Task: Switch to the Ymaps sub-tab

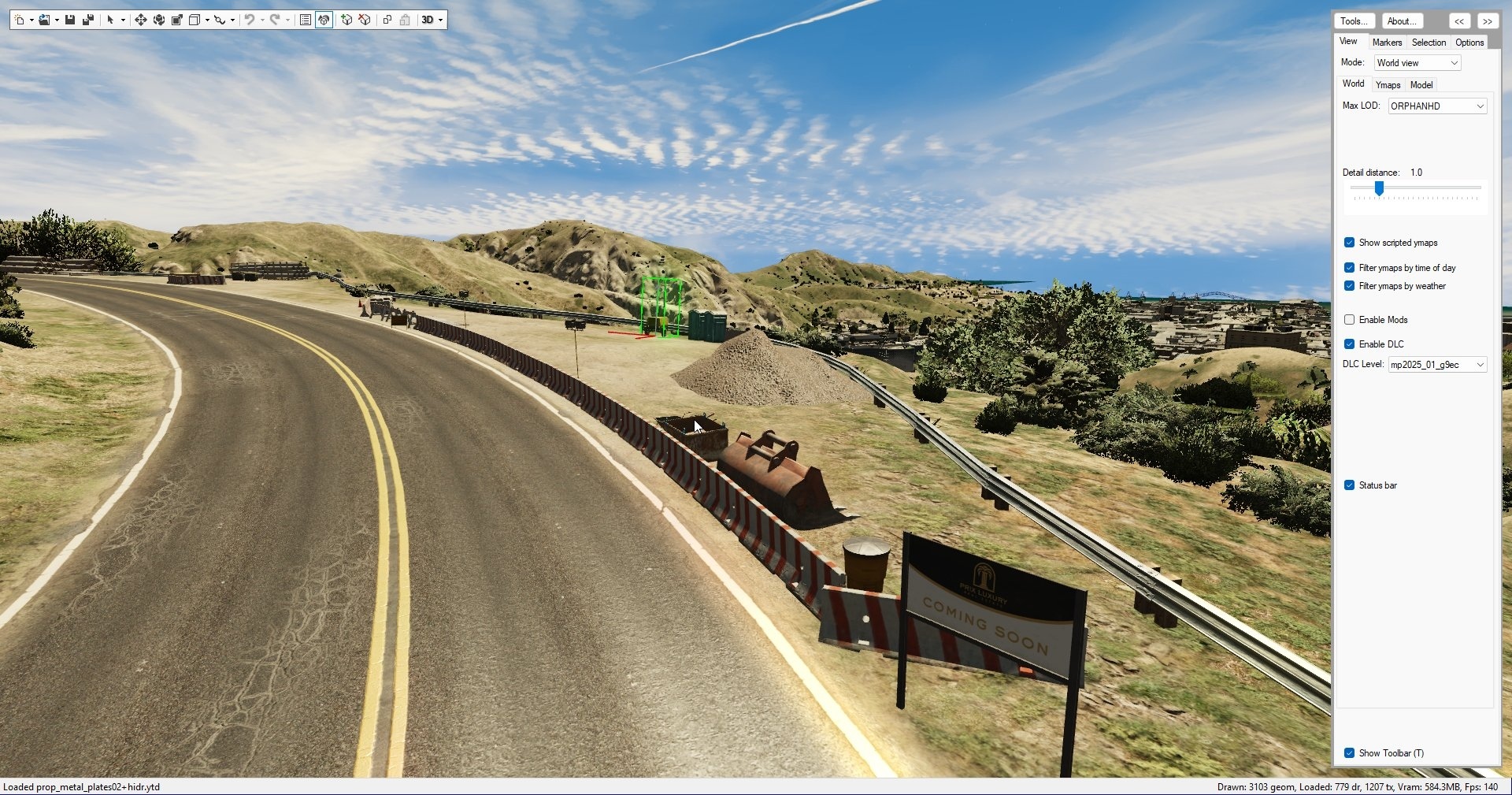Action: [x=1388, y=85]
